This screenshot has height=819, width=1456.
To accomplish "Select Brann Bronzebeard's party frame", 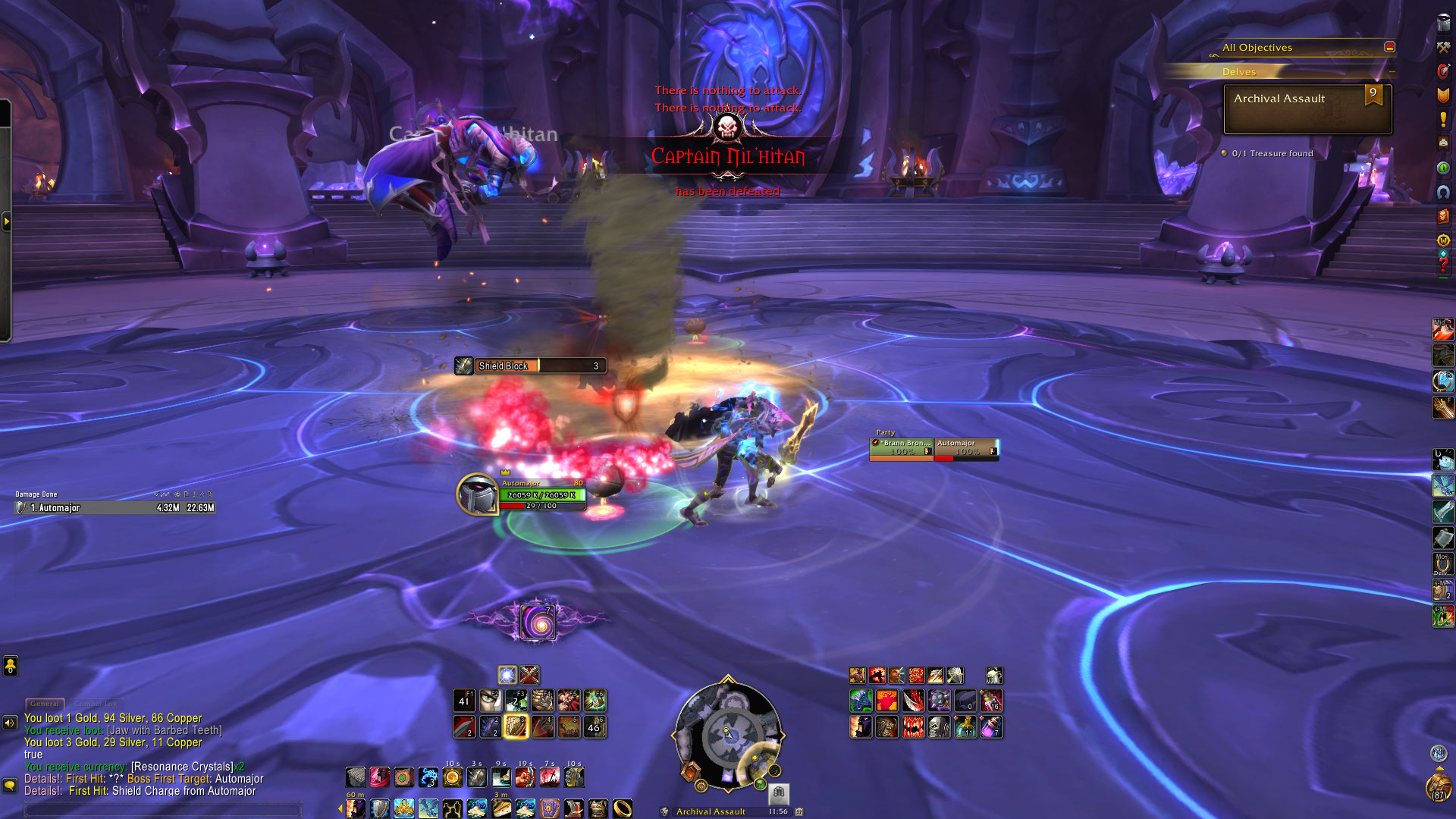I will click(902, 448).
